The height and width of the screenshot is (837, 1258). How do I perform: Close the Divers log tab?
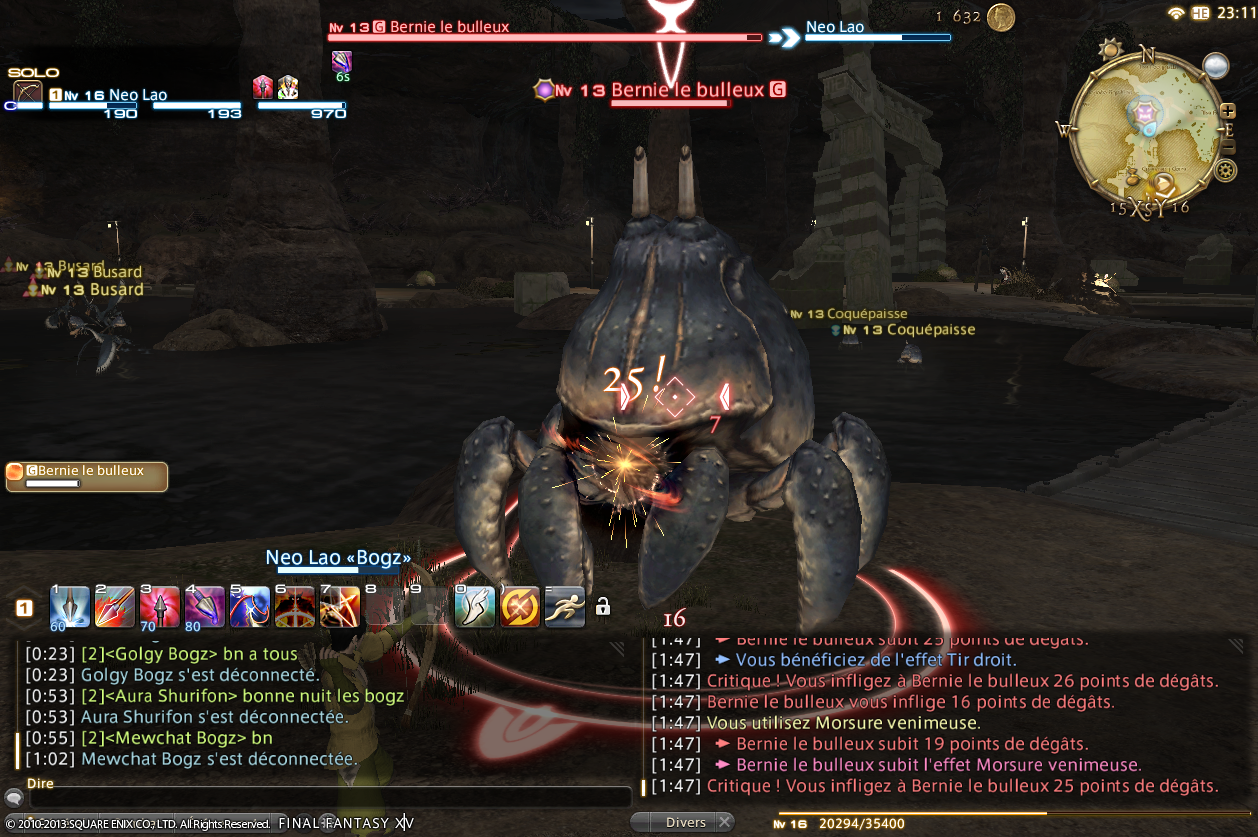(724, 822)
